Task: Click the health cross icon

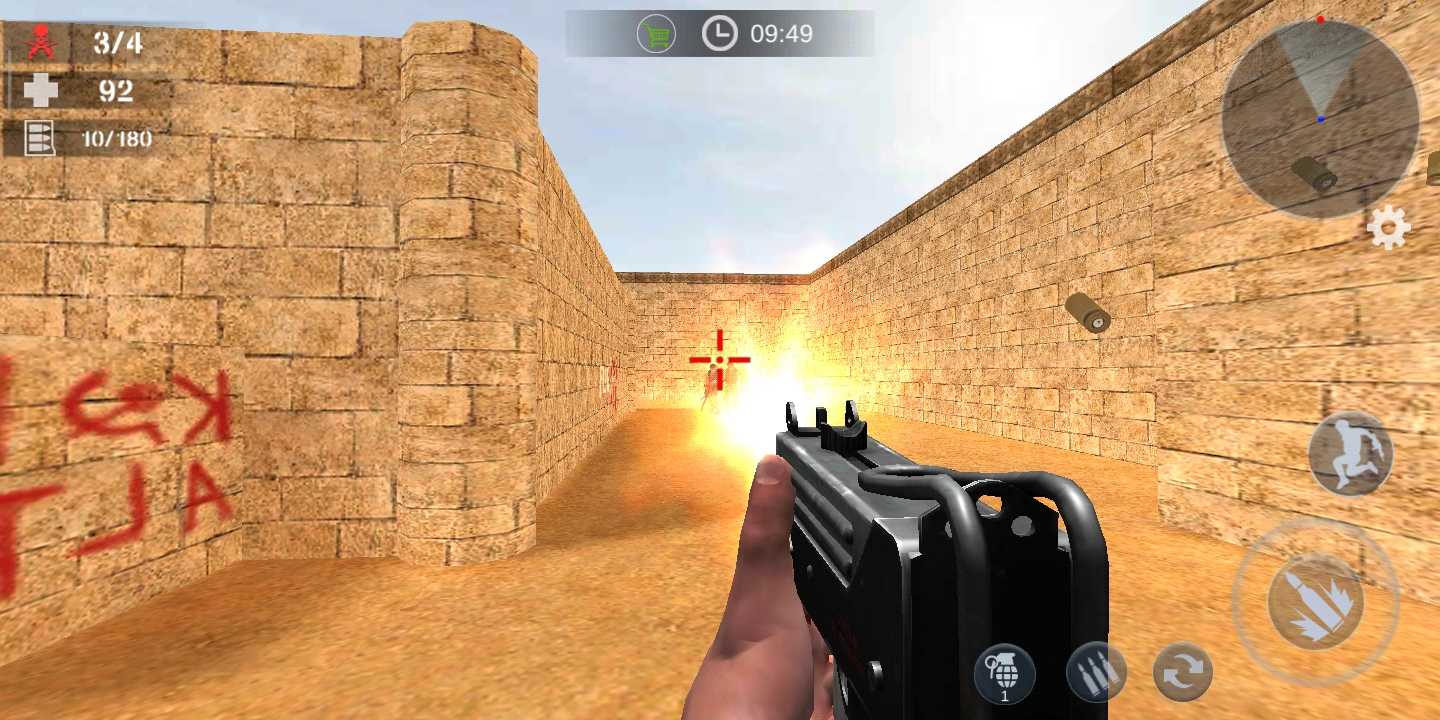Action: 41,90
